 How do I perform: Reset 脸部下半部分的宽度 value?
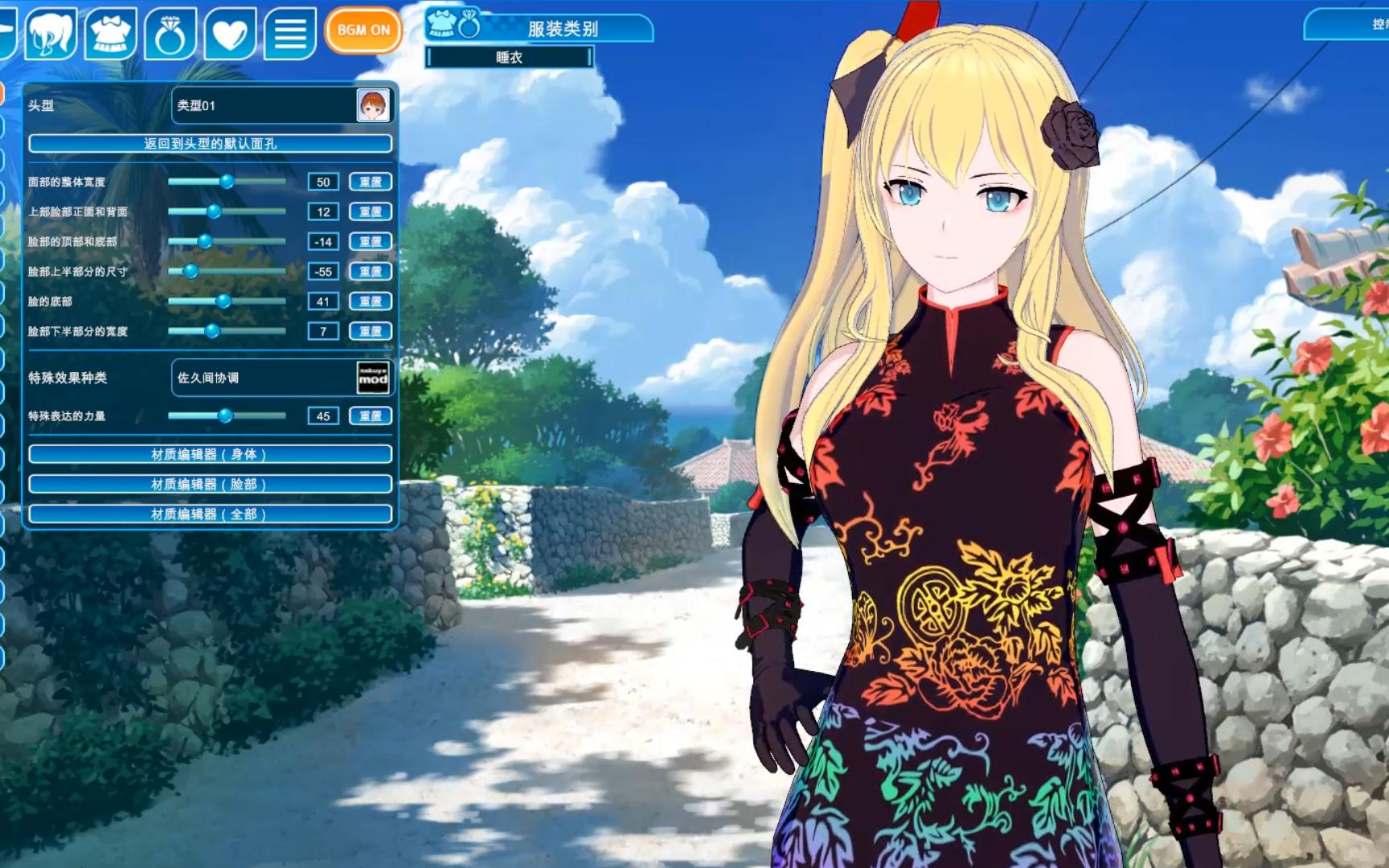(371, 331)
